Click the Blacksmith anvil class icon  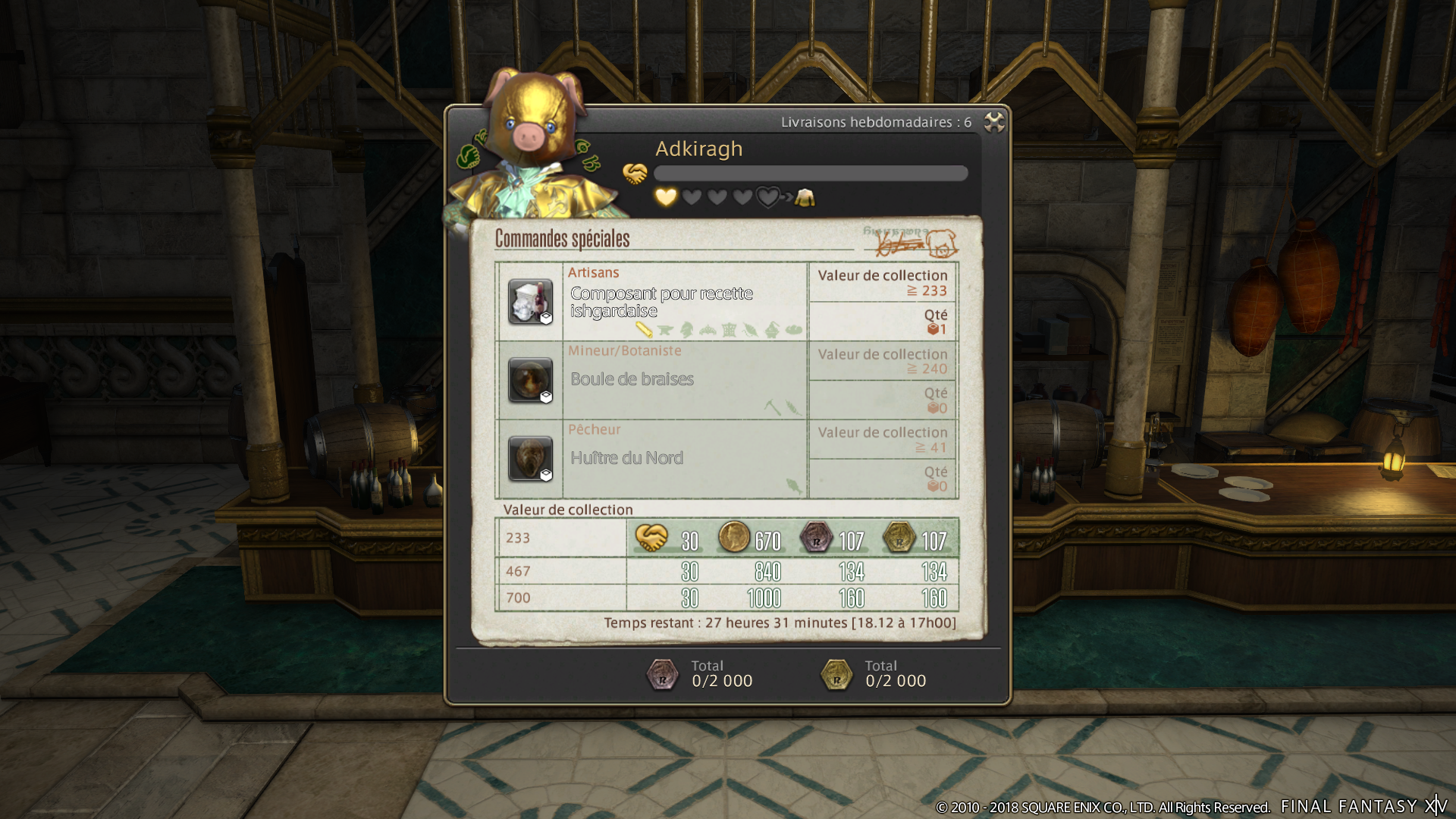(666, 331)
